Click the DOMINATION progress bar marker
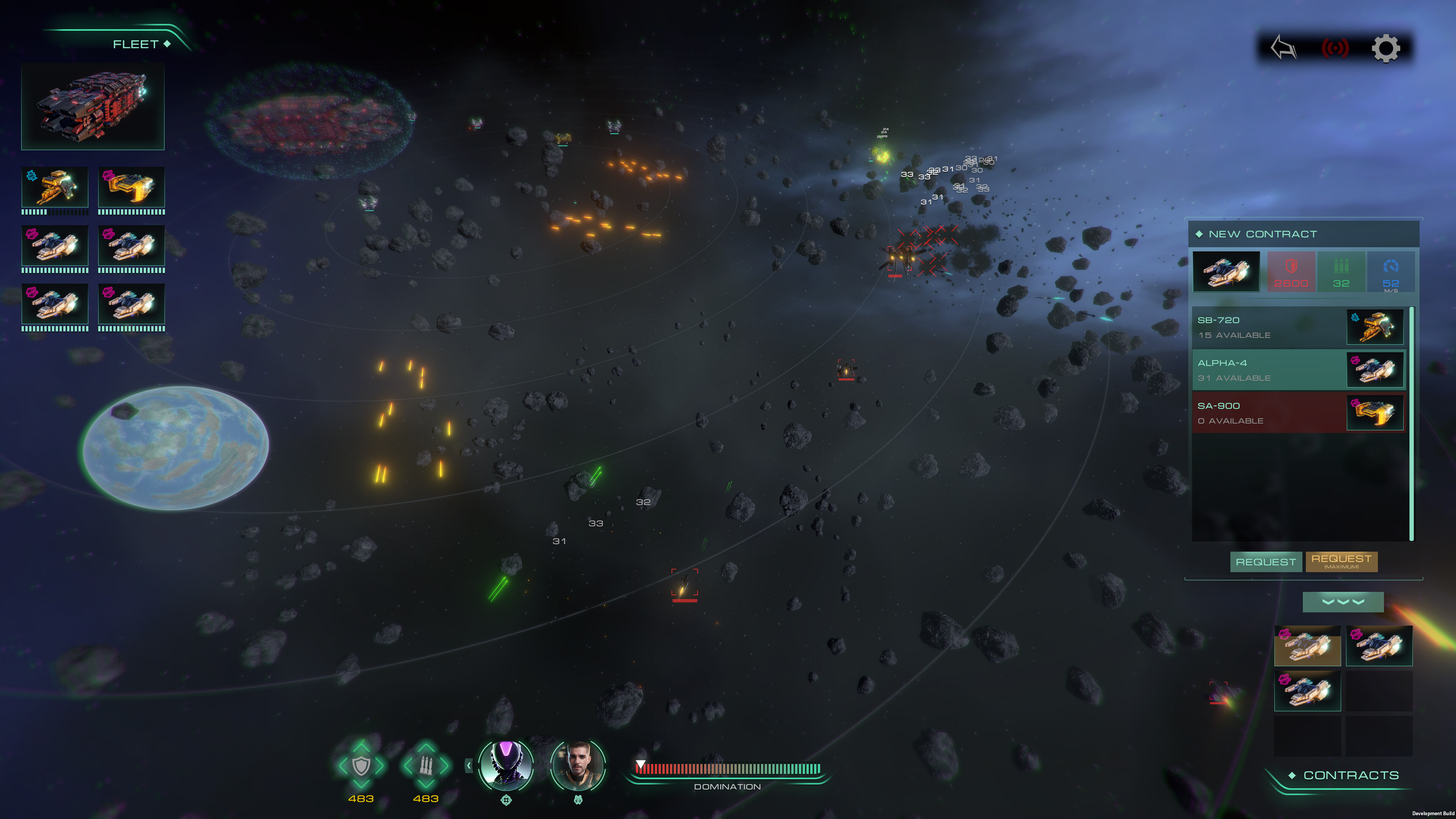The image size is (1456, 819). click(x=641, y=764)
